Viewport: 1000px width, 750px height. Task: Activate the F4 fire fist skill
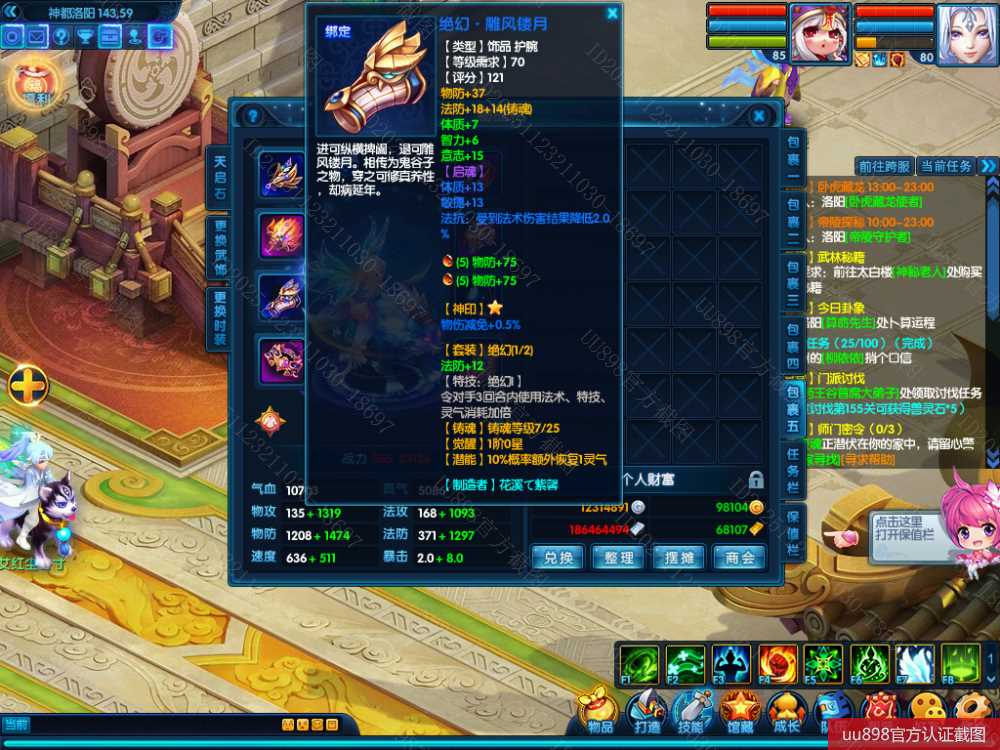(x=777, y=664)
